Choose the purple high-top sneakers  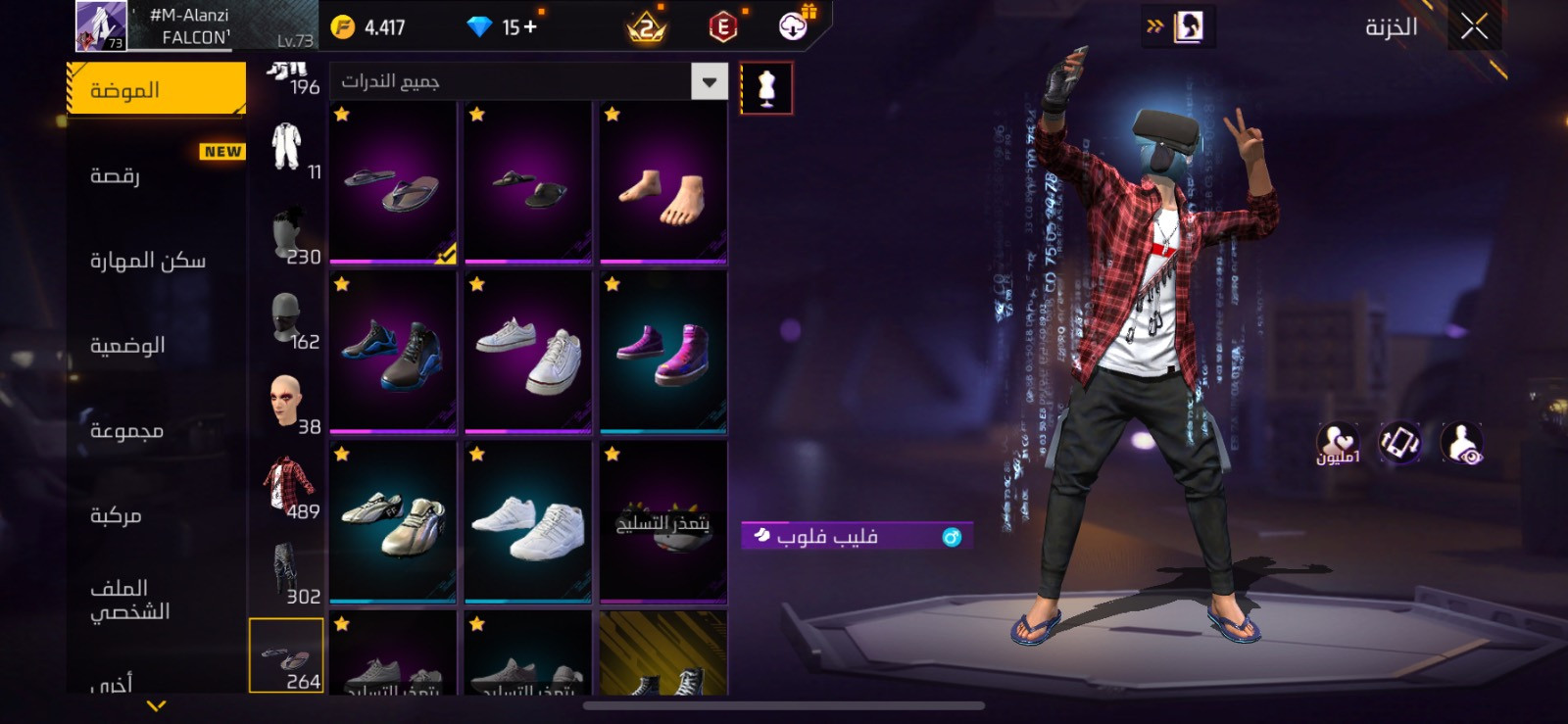[x=663, y=353]
